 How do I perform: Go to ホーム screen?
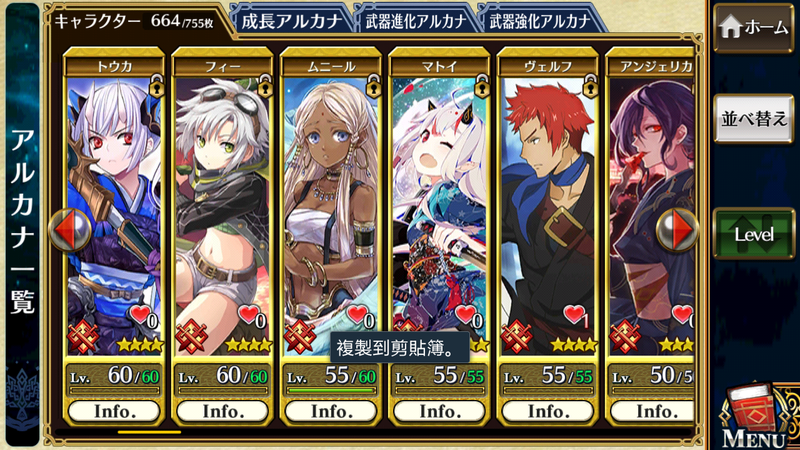pos(755,28)
